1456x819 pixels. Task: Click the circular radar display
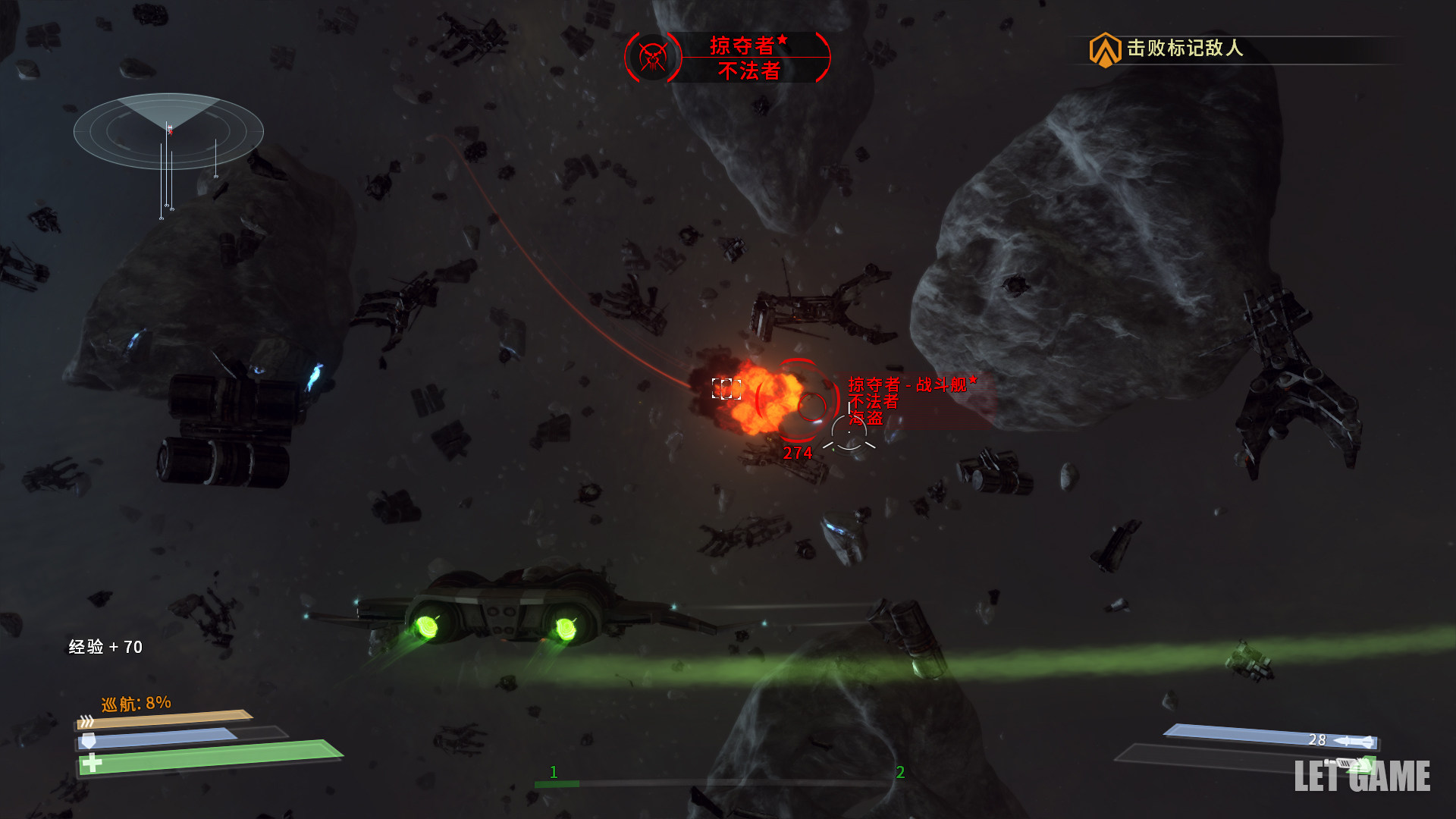[x=168, y=131]
